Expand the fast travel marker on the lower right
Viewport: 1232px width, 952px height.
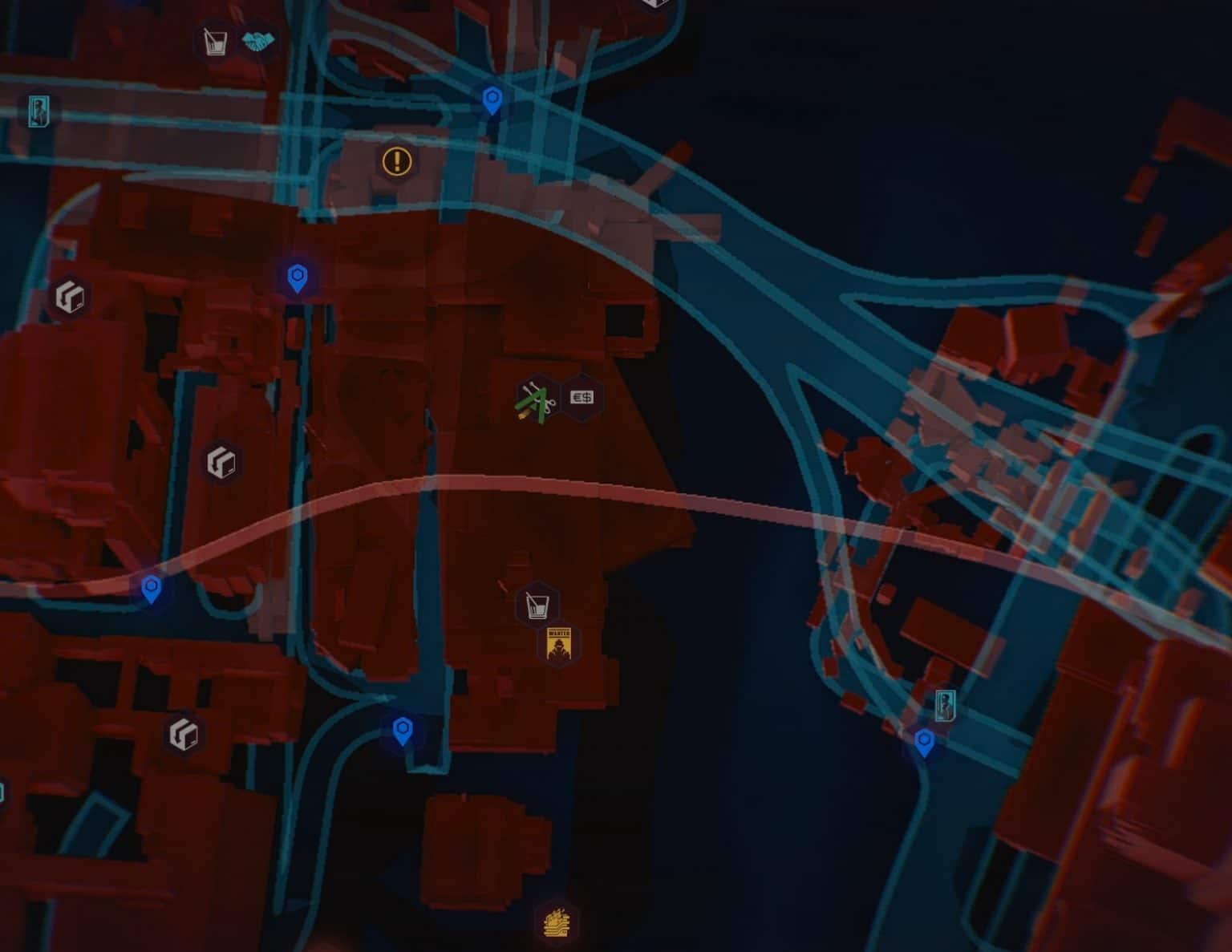point(926,743)
